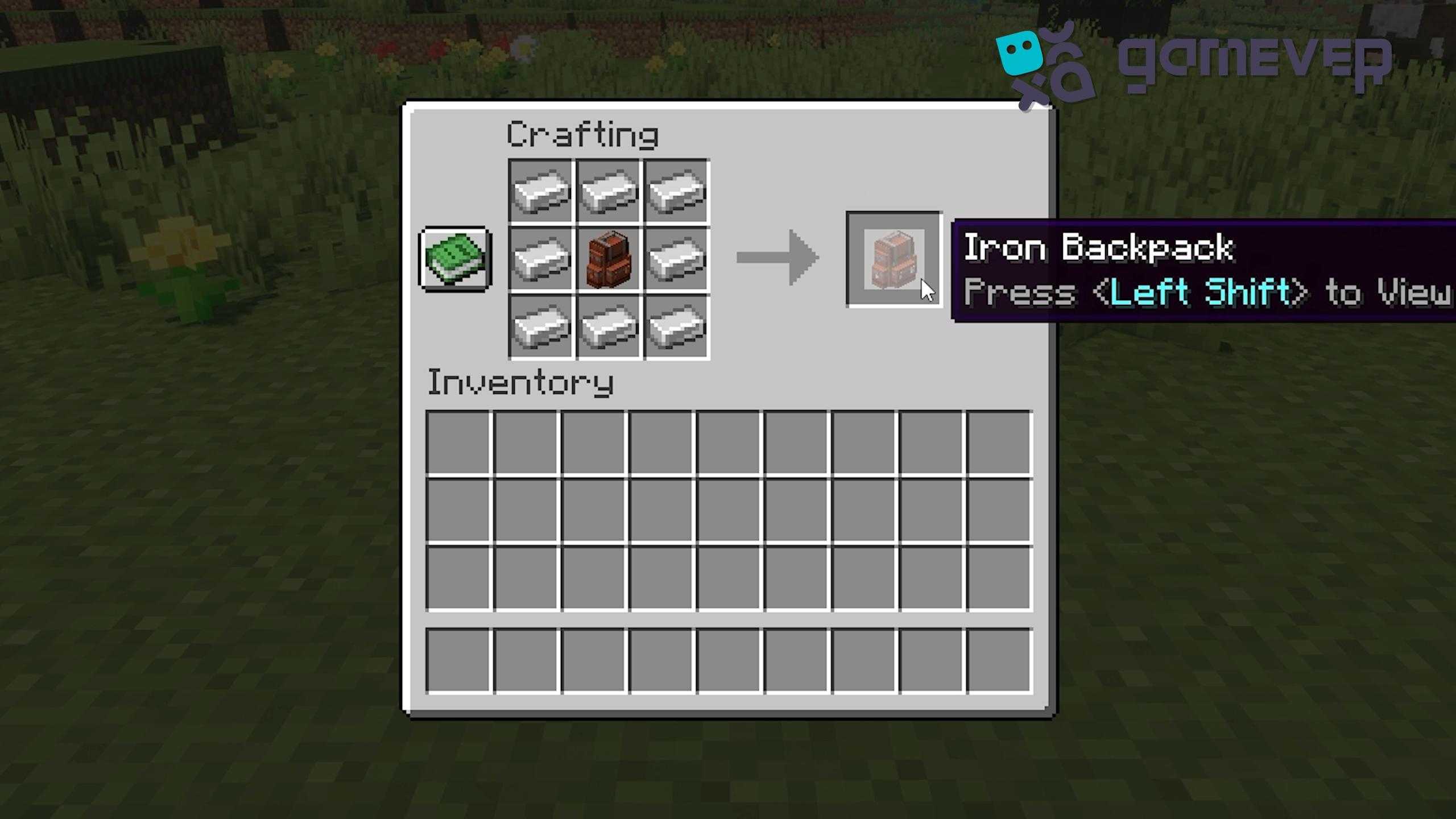Open the green recipe book
This screenshot has width=1456, height=819.
[455, 259]
